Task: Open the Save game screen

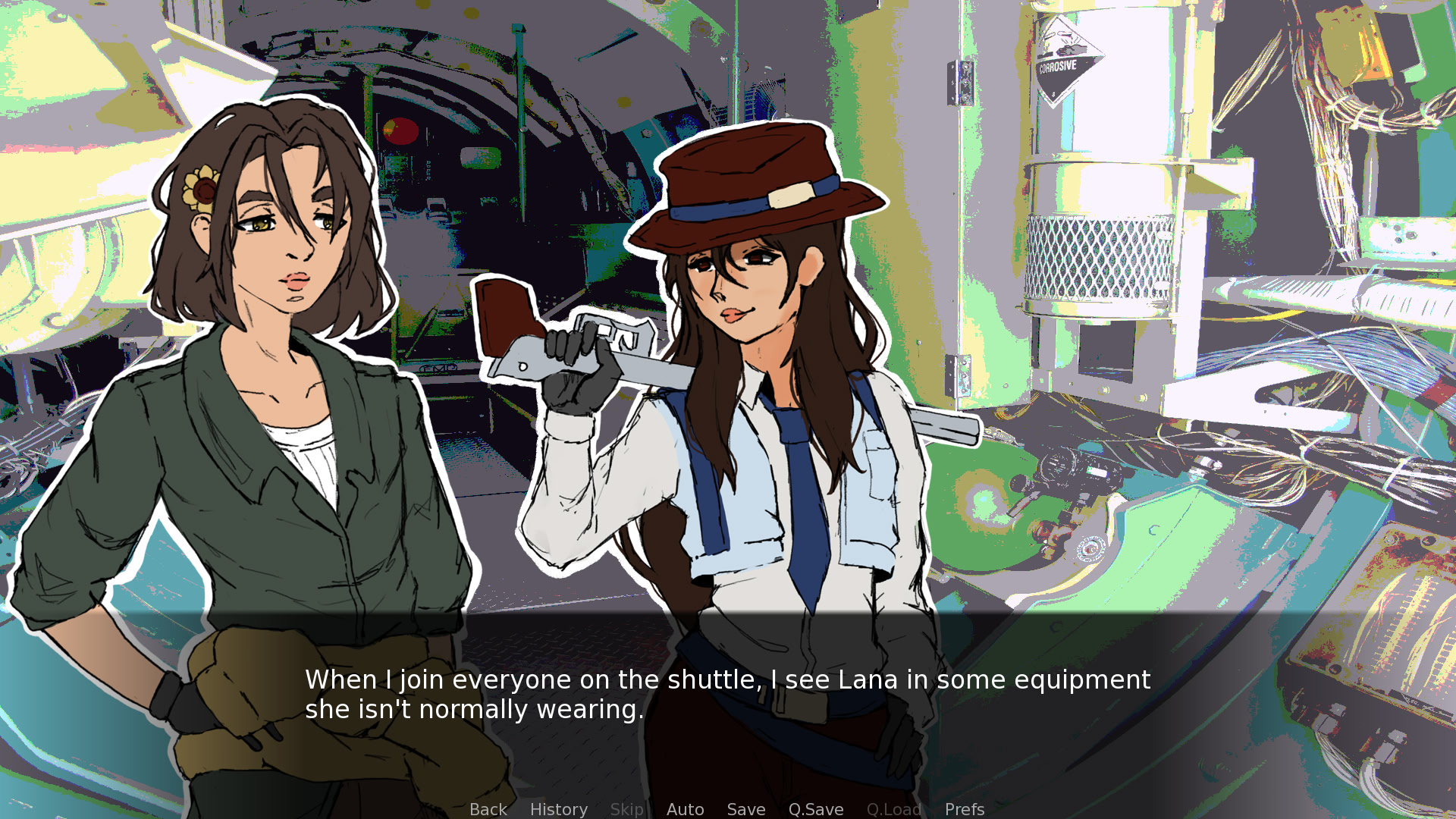Action: pyautogui.click(x=745, y=809)
